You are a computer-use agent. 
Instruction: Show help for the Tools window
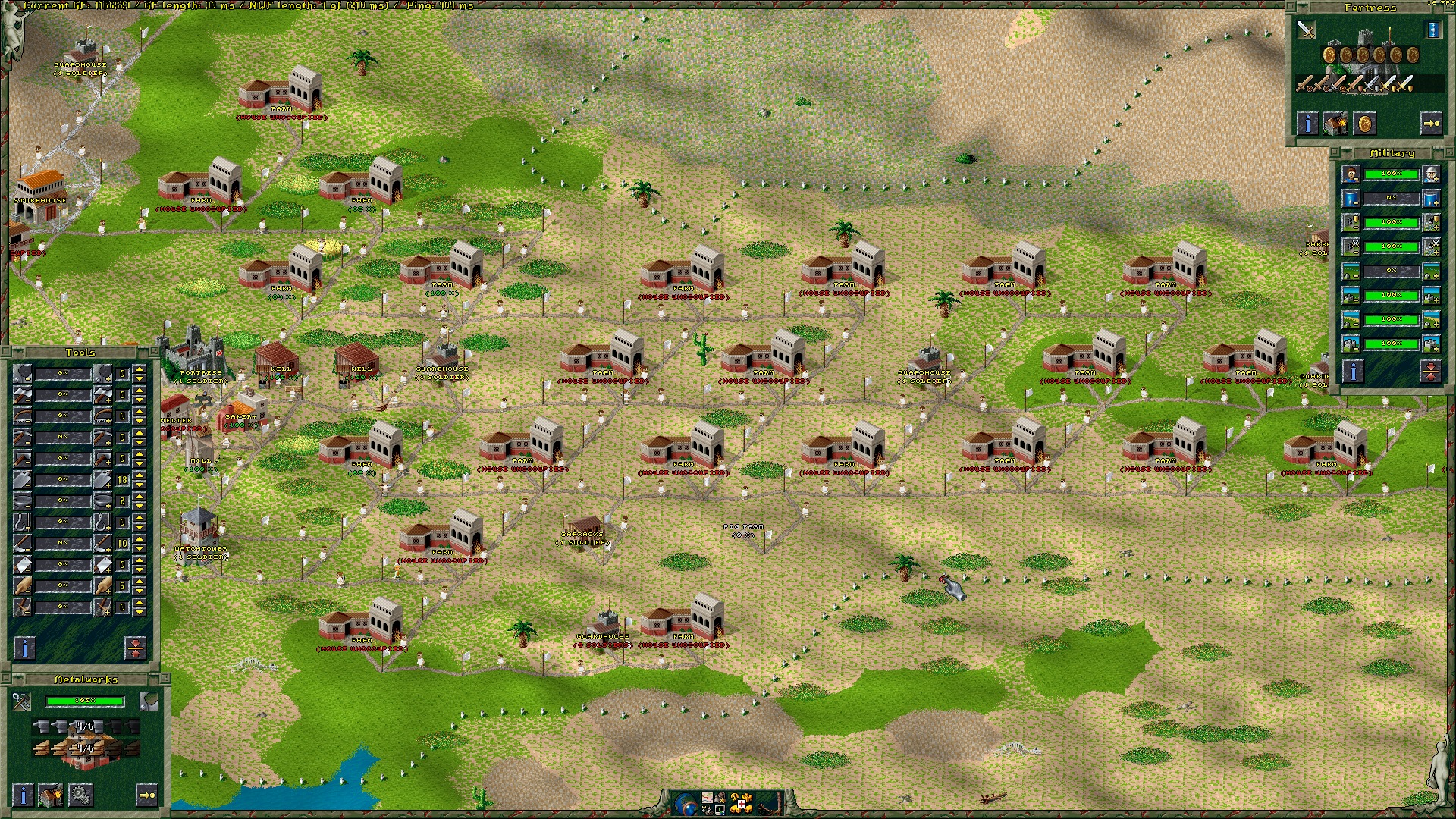[x=24, y=648]
